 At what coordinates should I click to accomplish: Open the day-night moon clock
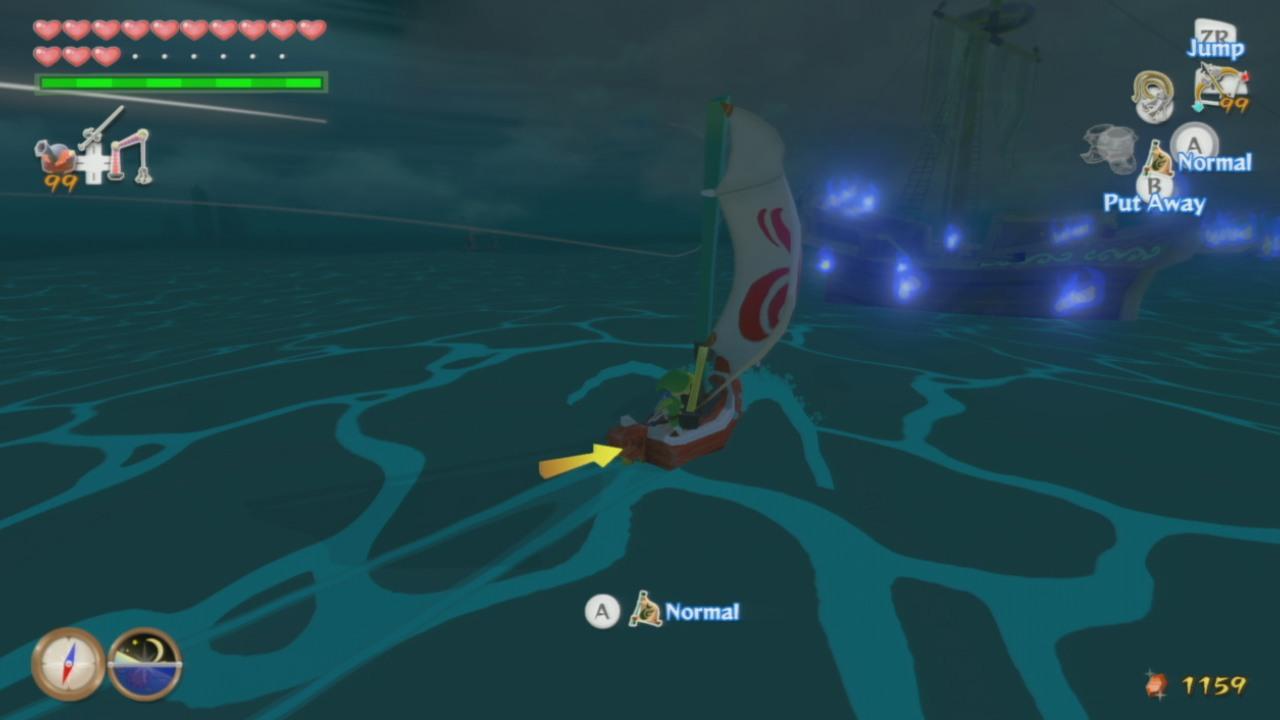click(144, 664)
